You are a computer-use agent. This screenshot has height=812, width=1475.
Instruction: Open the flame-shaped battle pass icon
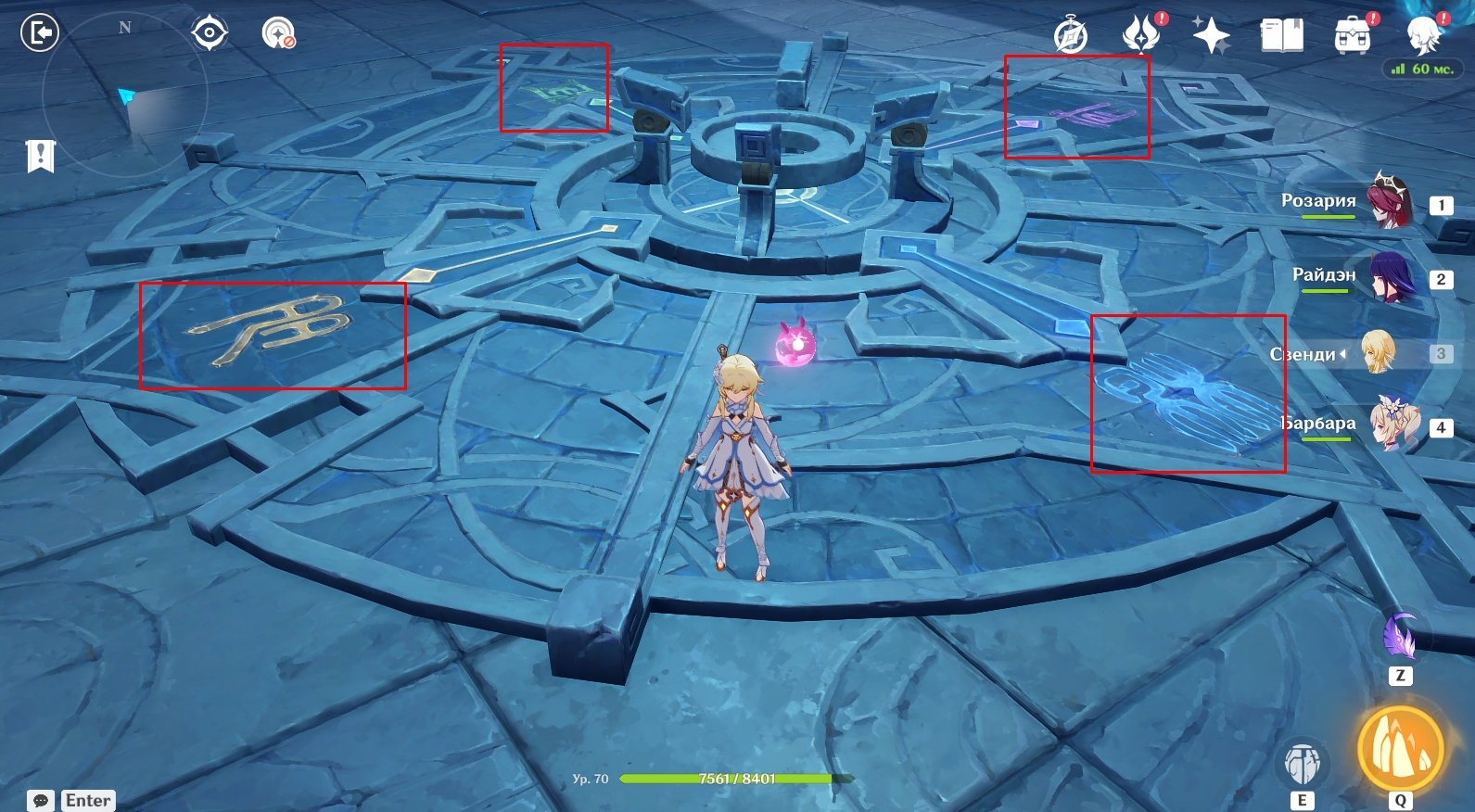coord(1141,35)
